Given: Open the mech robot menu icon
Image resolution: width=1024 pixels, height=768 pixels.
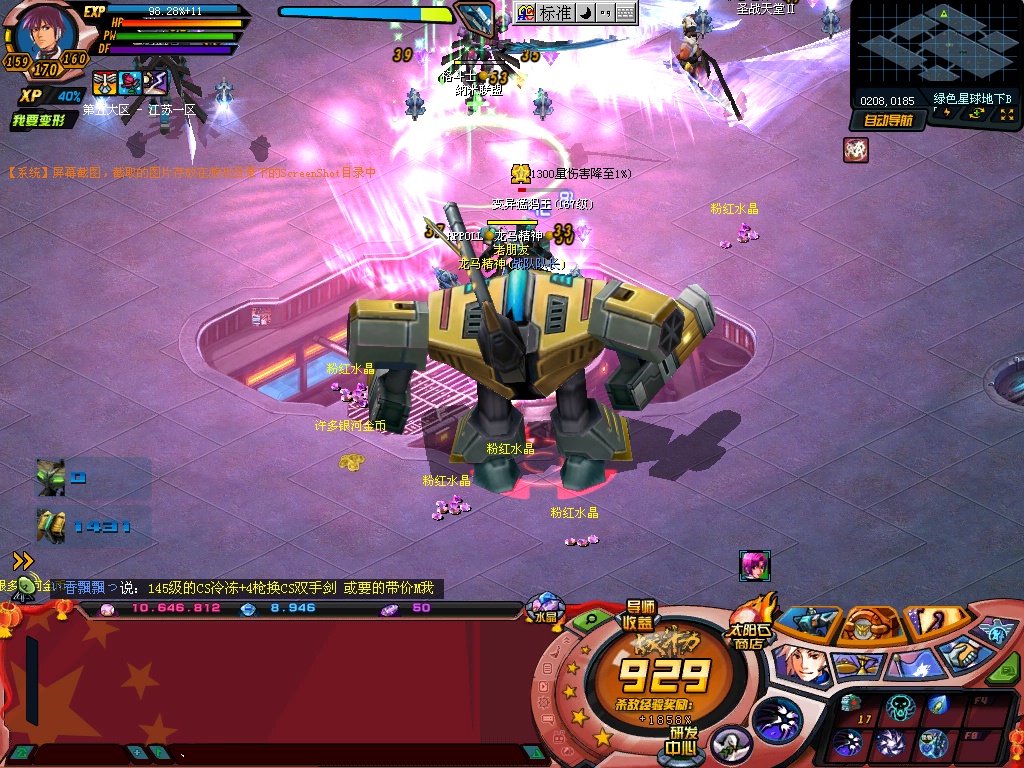Looking at the screenshot, I should (x=808, y=622).
